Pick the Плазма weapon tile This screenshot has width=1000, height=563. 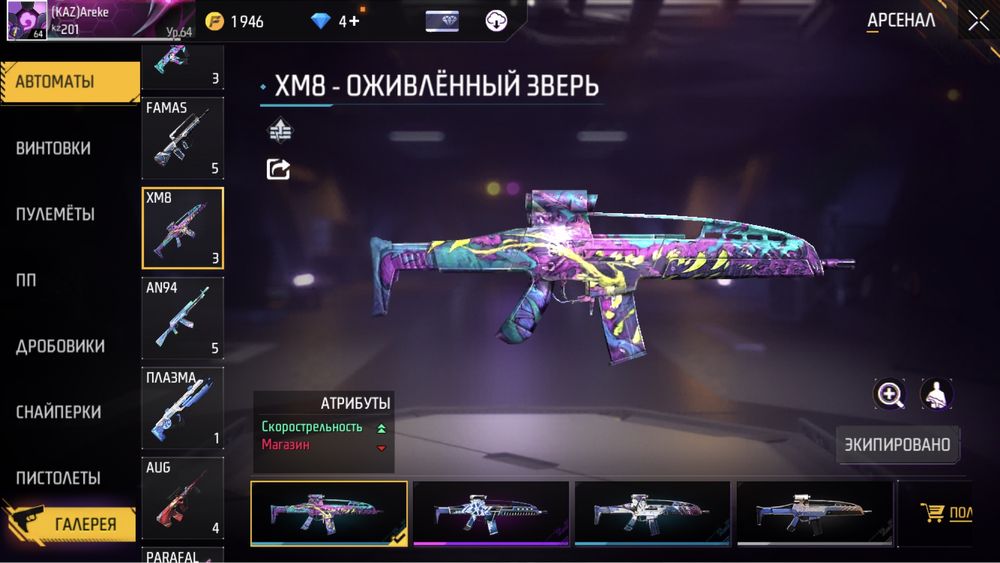[182, 409]
